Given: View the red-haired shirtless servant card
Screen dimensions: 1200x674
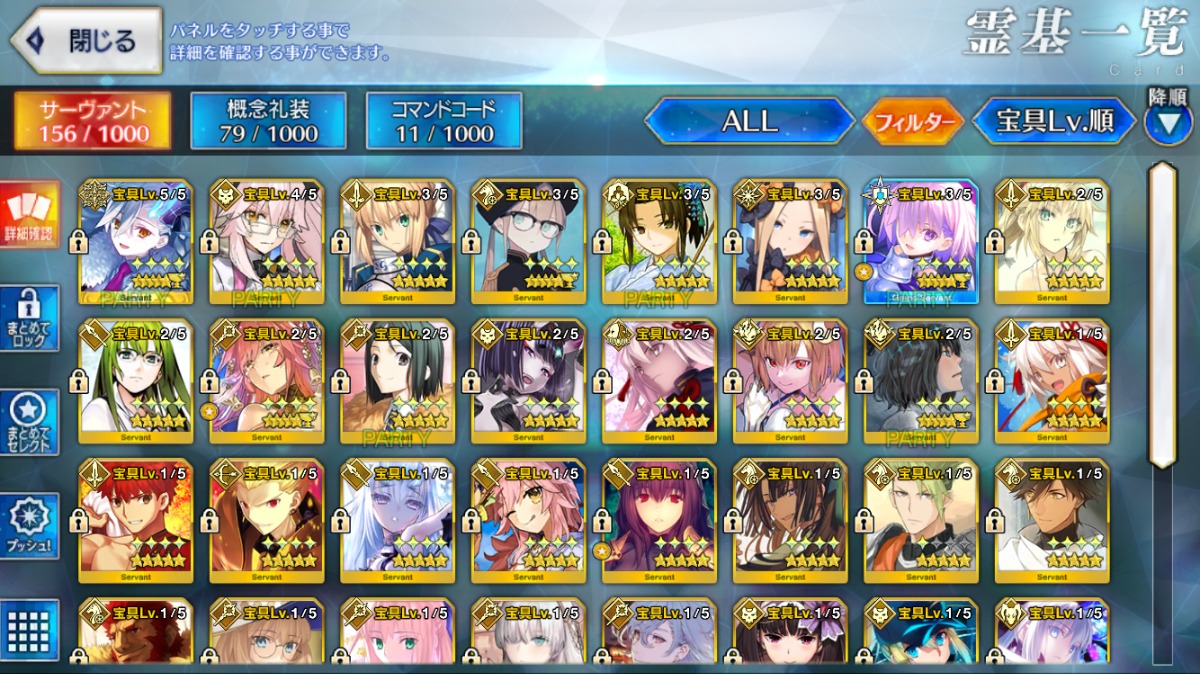Looking at the screenshot, I should [x=136, y=522].
